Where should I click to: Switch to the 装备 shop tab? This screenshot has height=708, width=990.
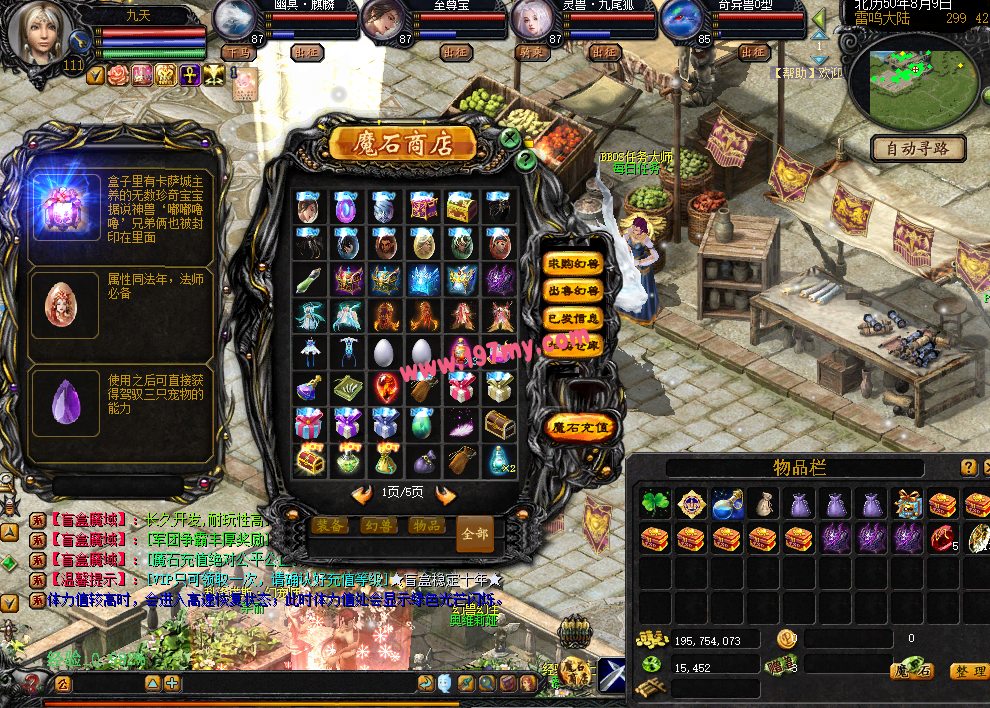pyautogui.click(x=330, y=526)
